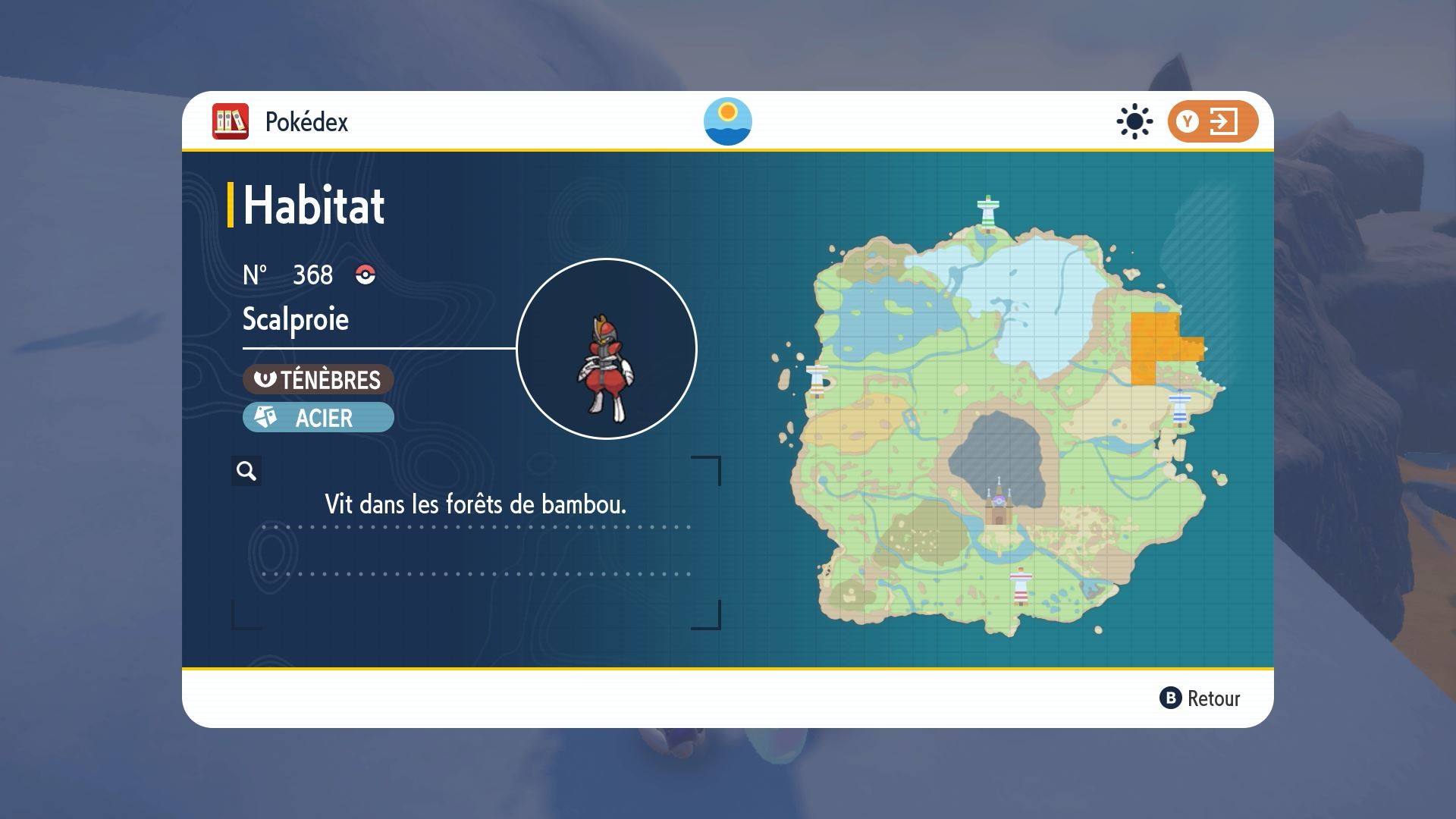Select the weather sun icon at top center
This screenshot has width=1456, height=819.
[x=727, y=121]
